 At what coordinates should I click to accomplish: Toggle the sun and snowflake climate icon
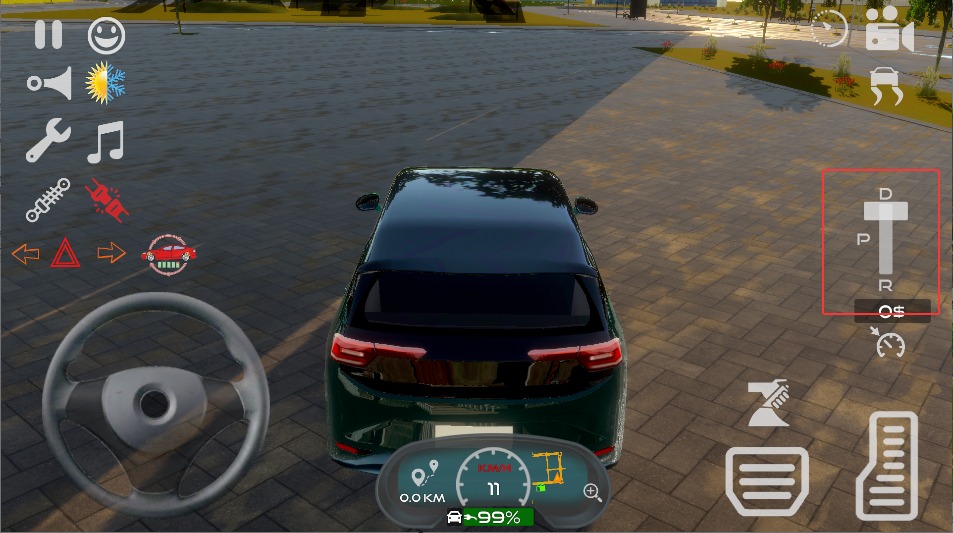(x=105, y=84)
